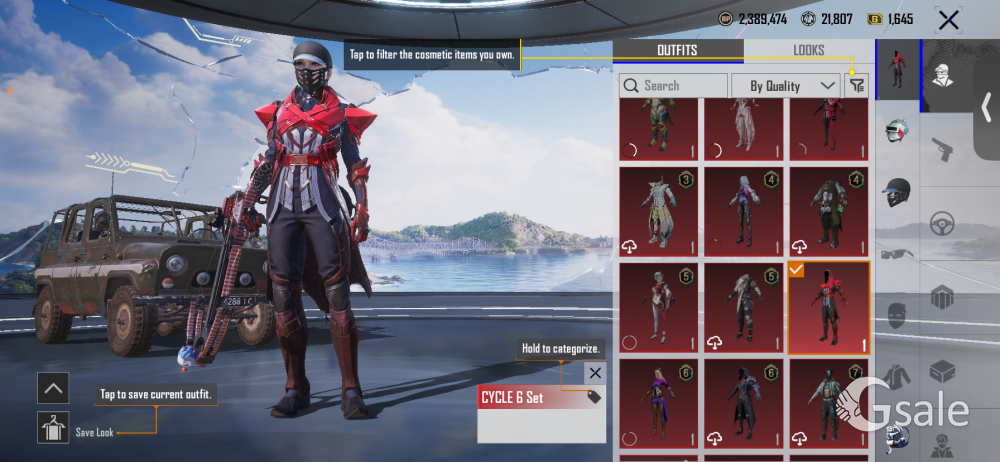Open the vehicle steering wheel category

(x=942, y=224)
